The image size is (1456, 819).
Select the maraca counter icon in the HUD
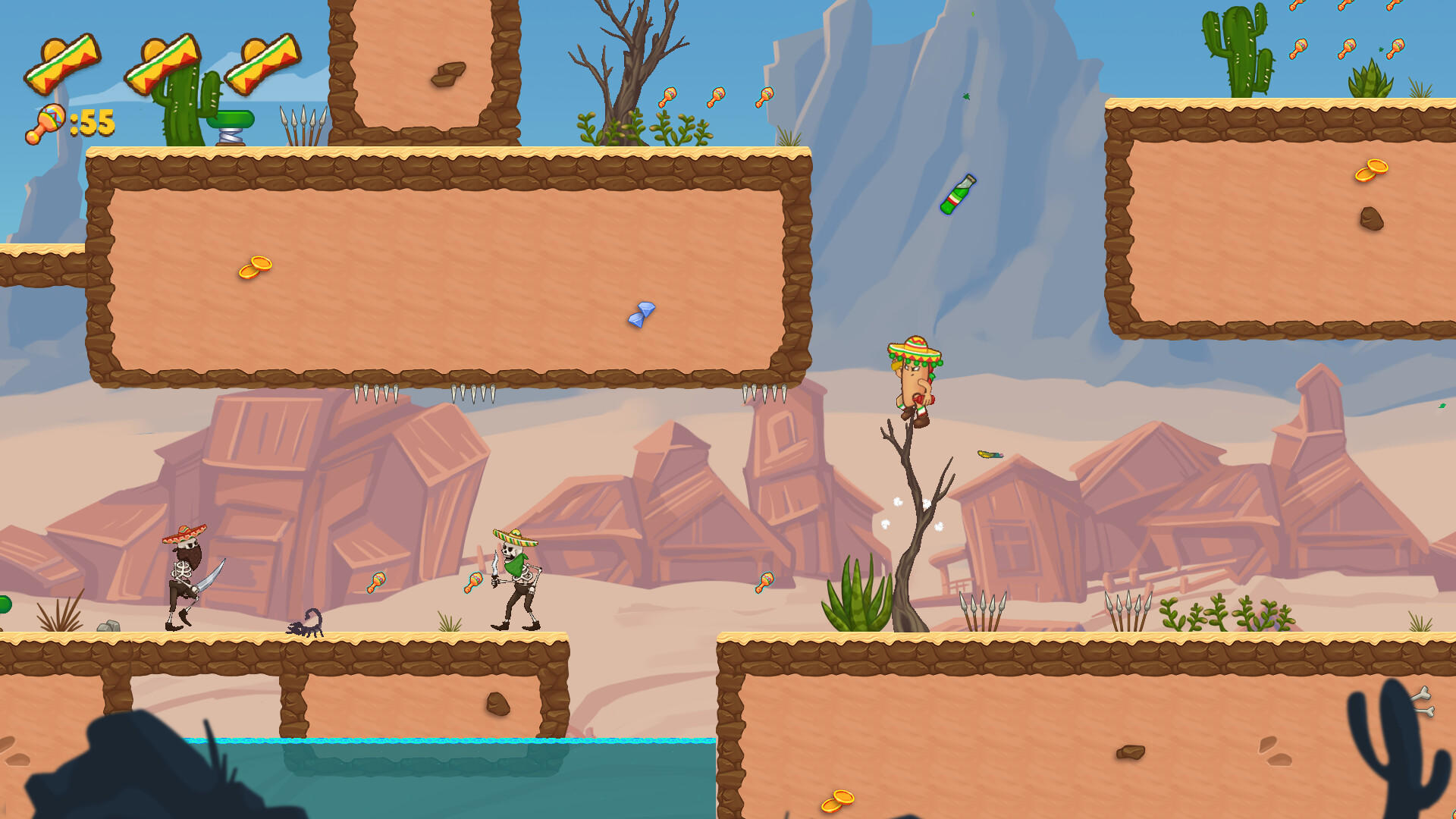point(45,121)
